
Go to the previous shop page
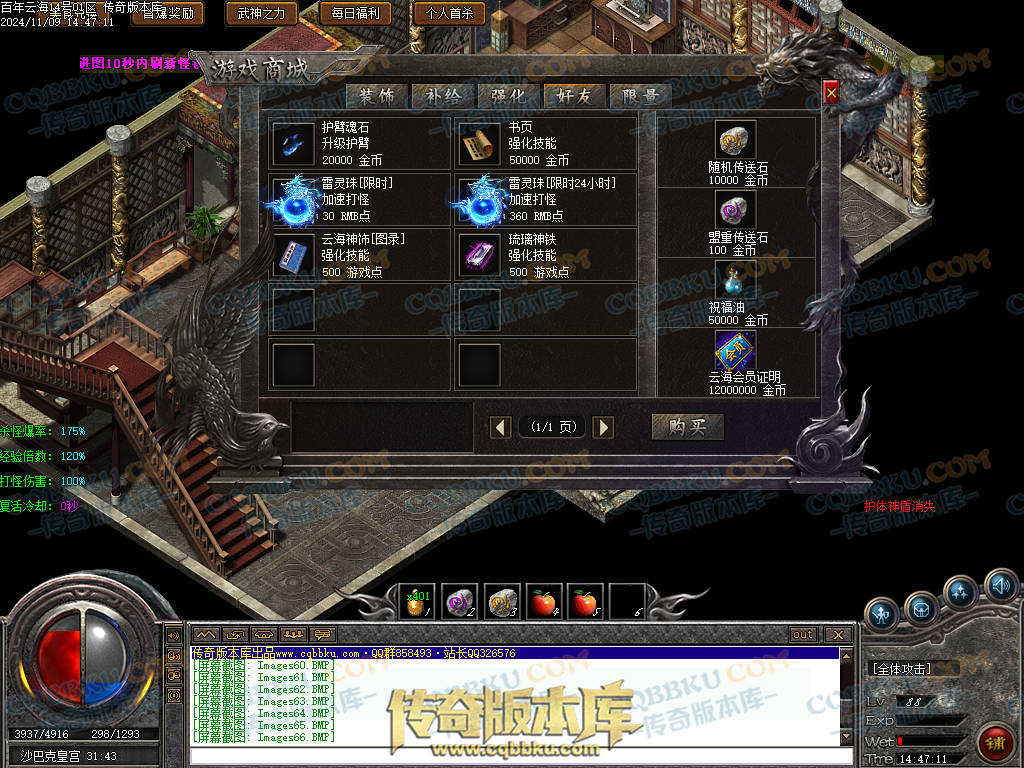tap(501, 428)
